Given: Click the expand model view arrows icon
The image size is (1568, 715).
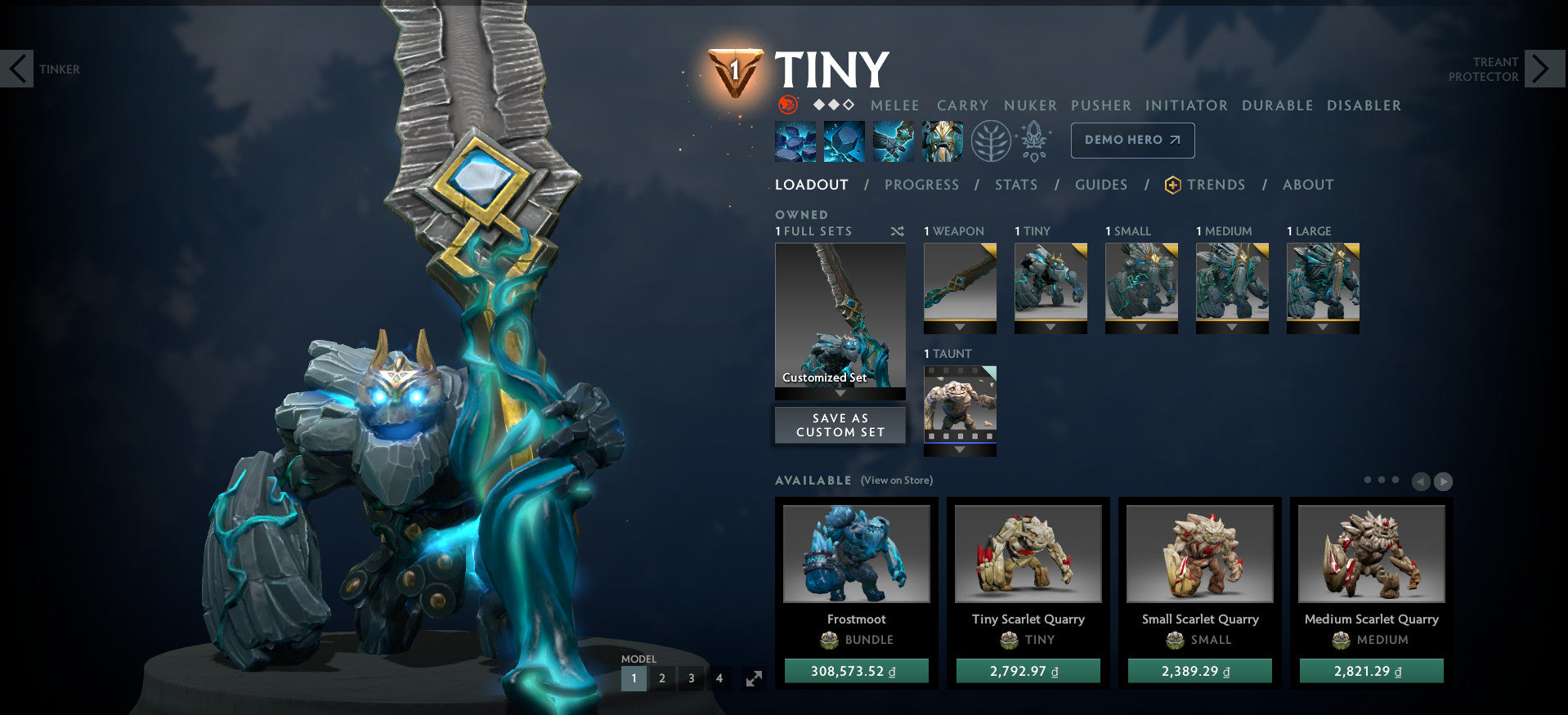Looking at the screenshot, I should (x=753, y=678).
